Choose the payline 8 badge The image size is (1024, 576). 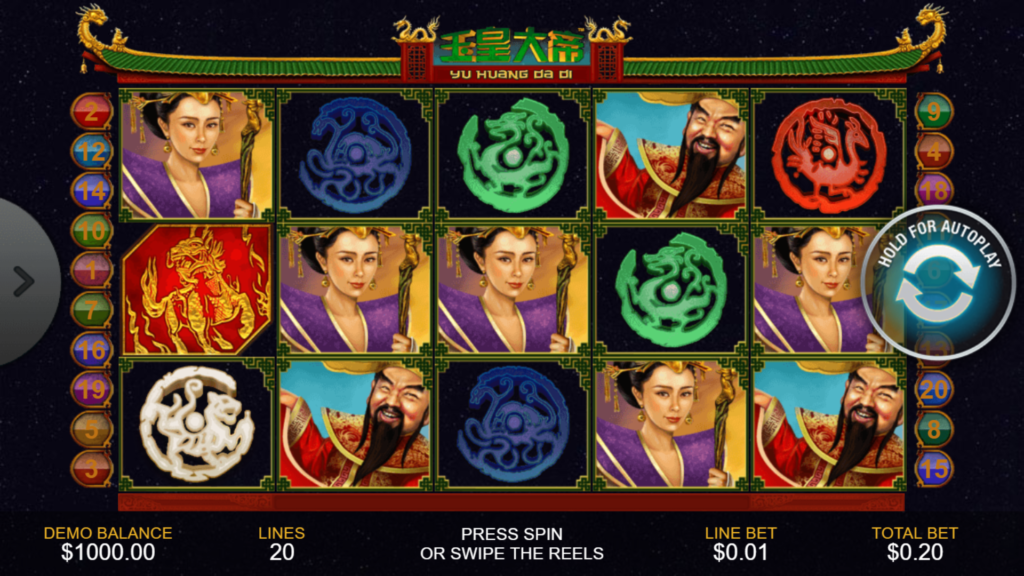pyautogui.click(x=934, y=428)
